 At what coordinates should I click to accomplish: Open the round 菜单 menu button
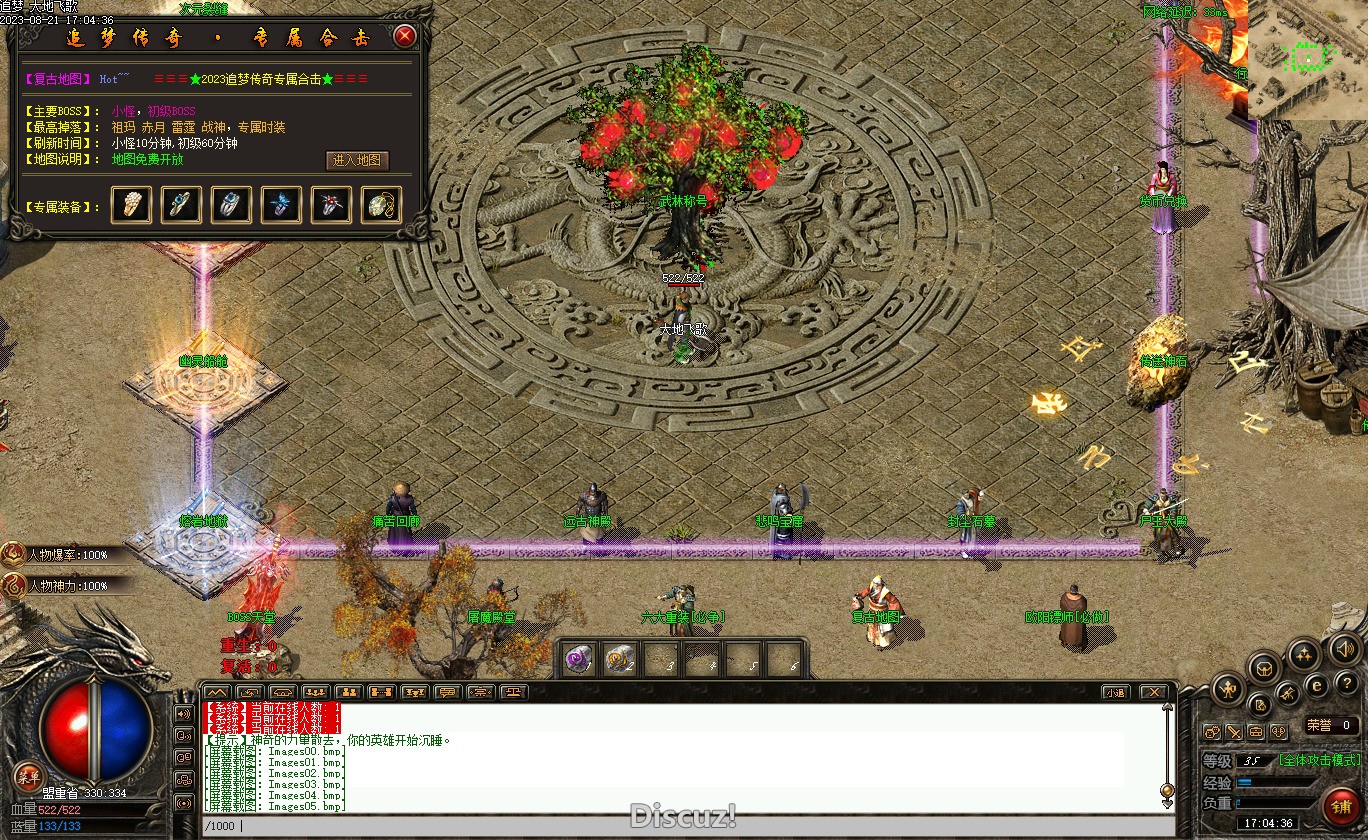pyautogui.click(x=29, y=777)
